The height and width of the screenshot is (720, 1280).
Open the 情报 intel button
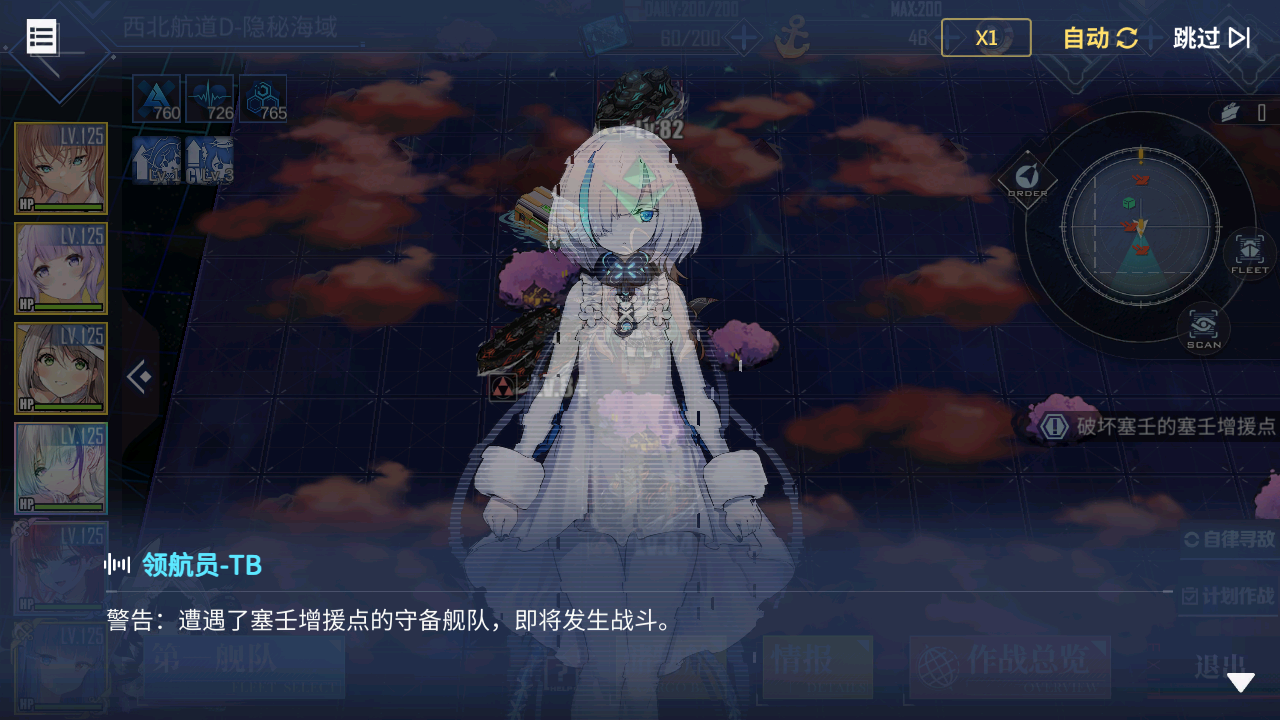pos(817,666)
